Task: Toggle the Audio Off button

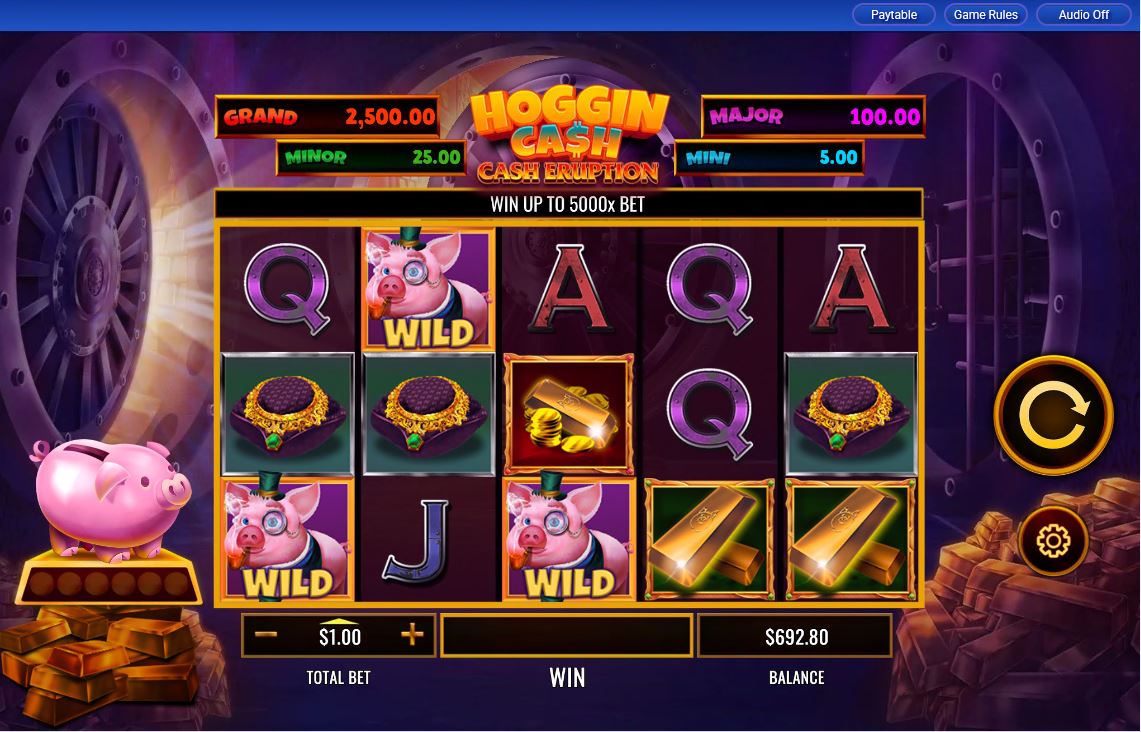Action: coord(1083,15)
